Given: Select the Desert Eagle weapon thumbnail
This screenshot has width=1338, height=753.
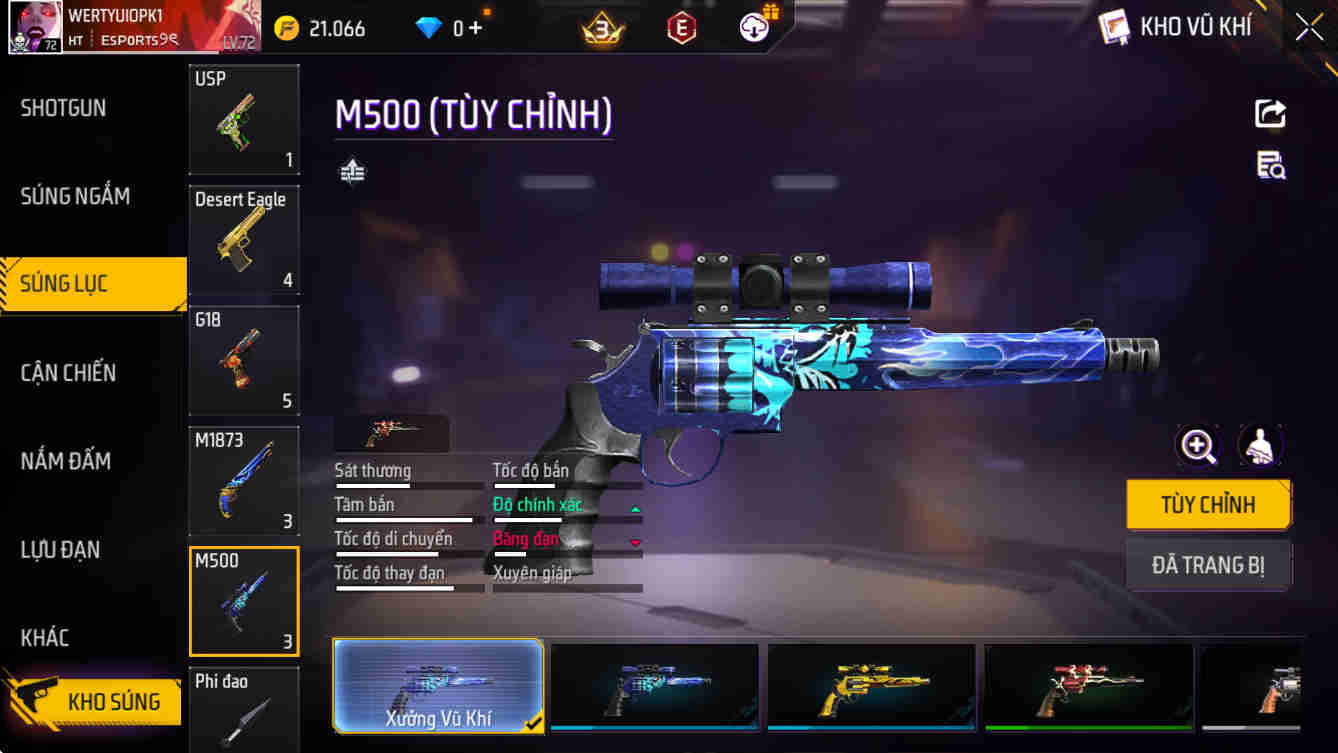Looking at the screenshot, I should pyautogui.click(x=244, y=242).
